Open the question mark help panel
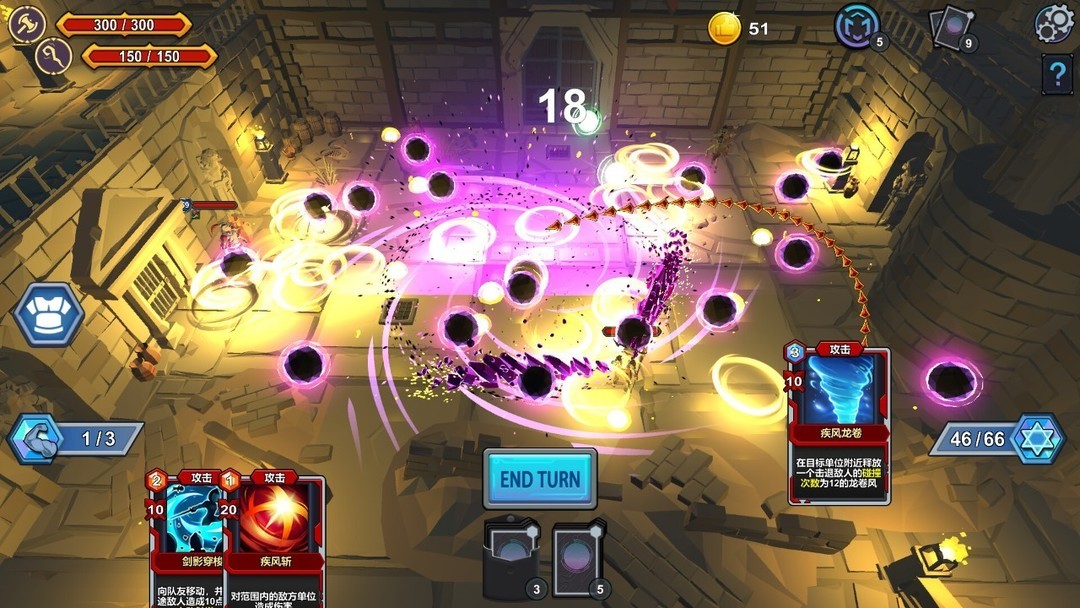The height and width of the screenshot is (608, 1080). [x=1057, y=74]
